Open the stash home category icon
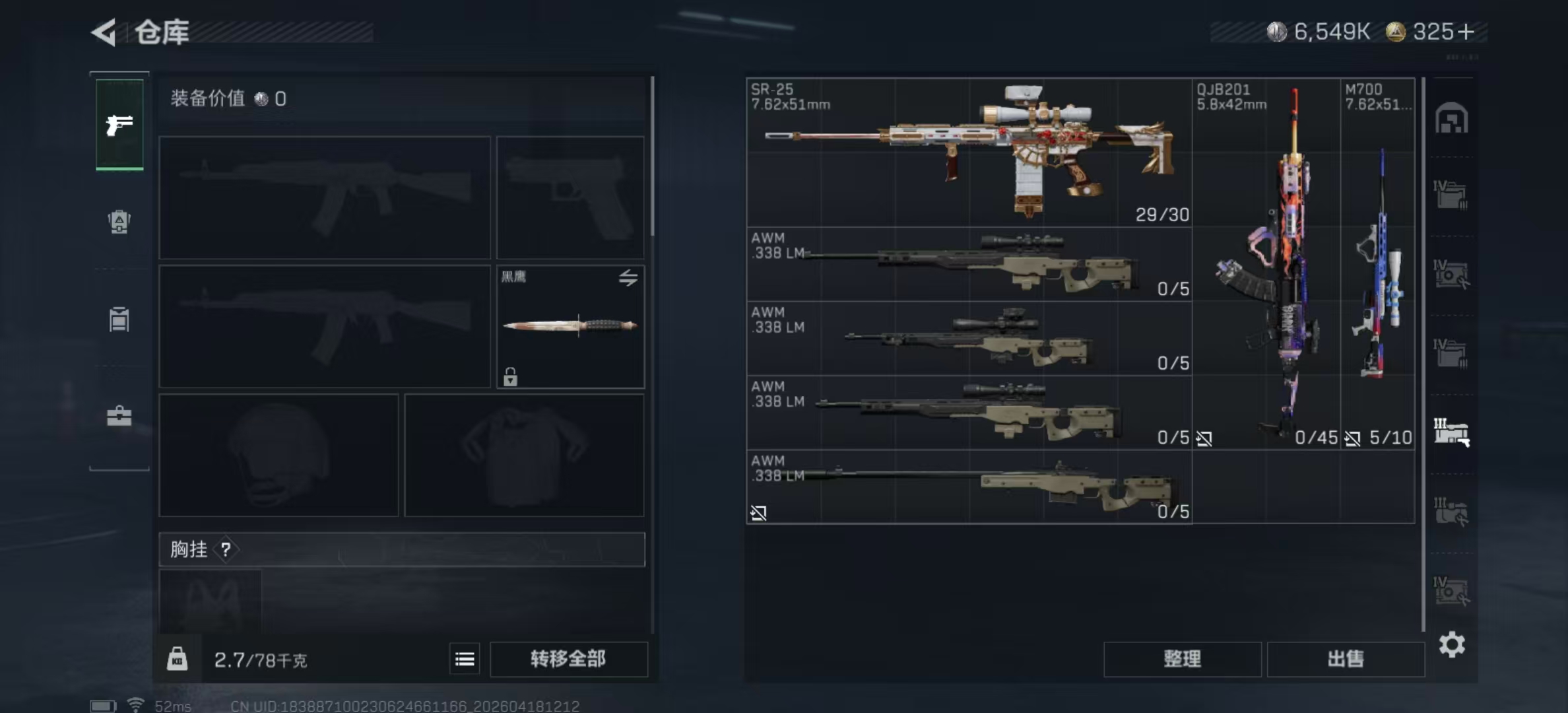 (x=1451, y=119)
